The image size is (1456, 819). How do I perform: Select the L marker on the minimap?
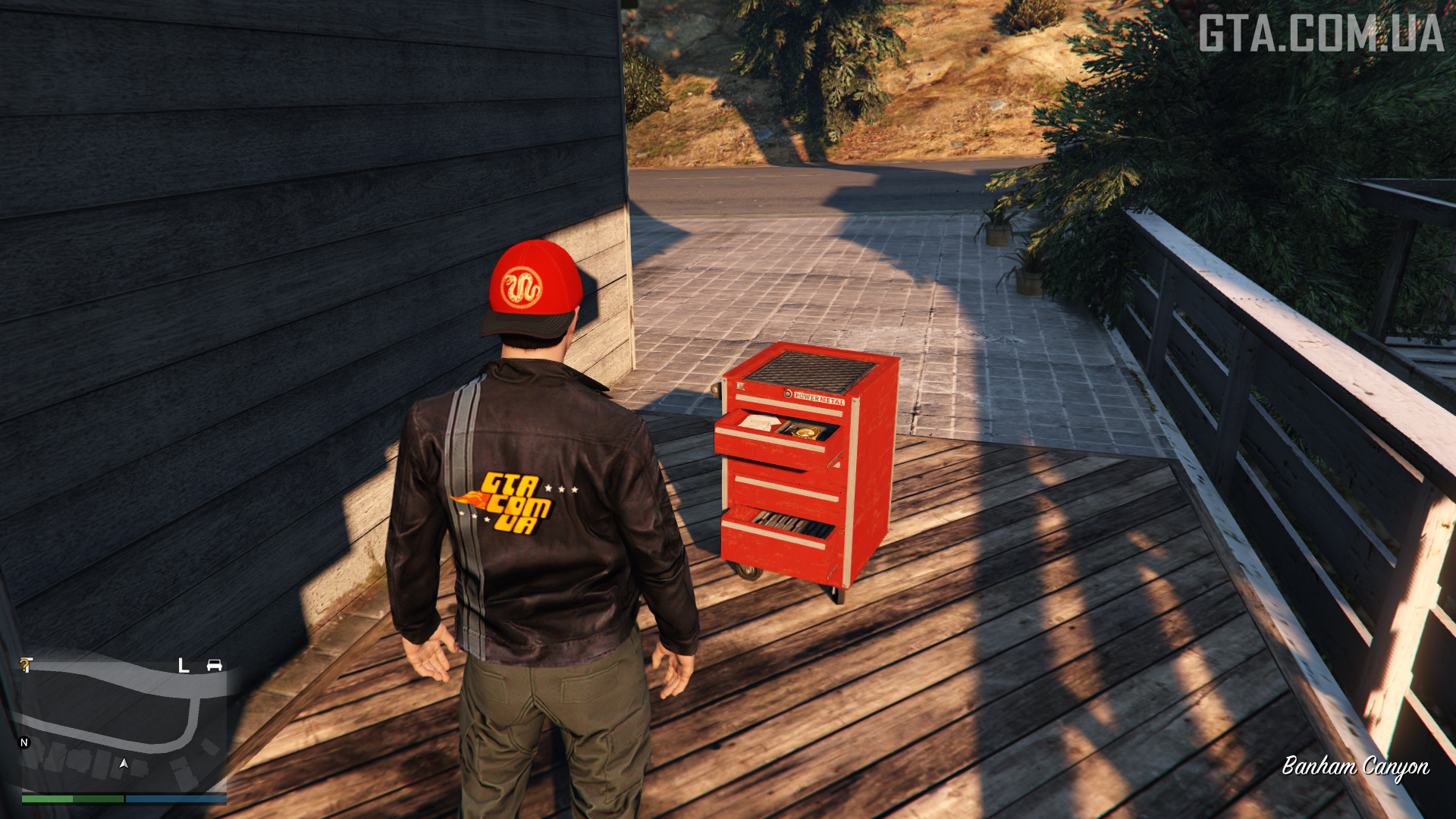coord(183,666)
